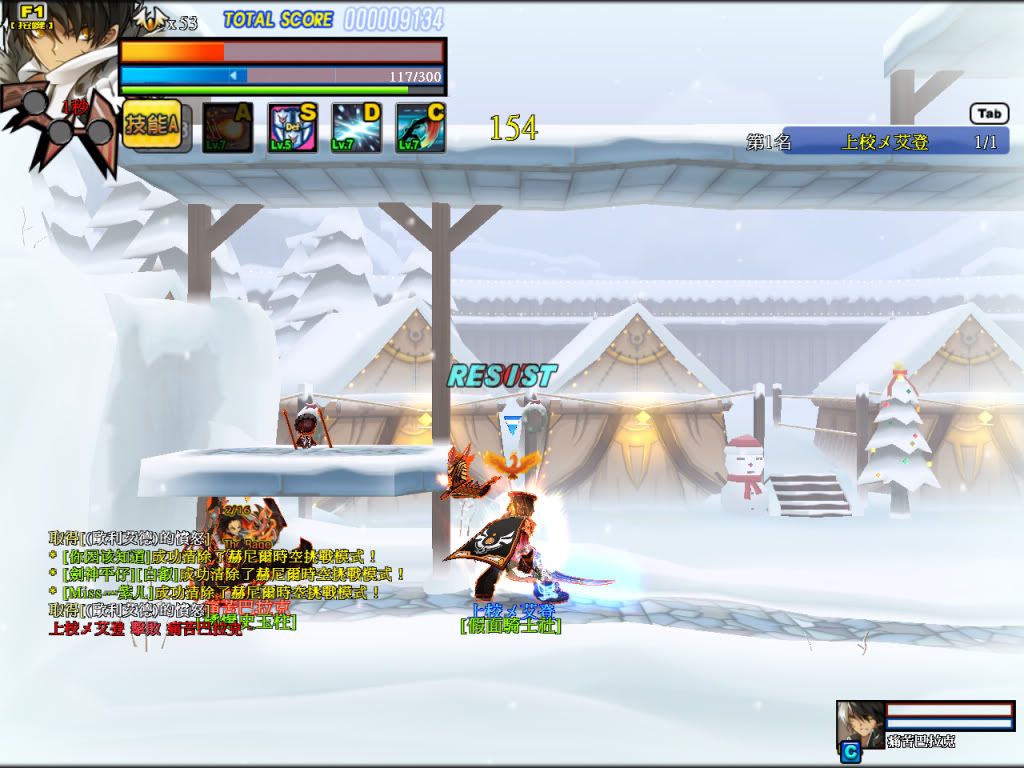Screen dimensions: 1024x768
Task: Cast the slash skill bound to C
Action: (420, 127)
